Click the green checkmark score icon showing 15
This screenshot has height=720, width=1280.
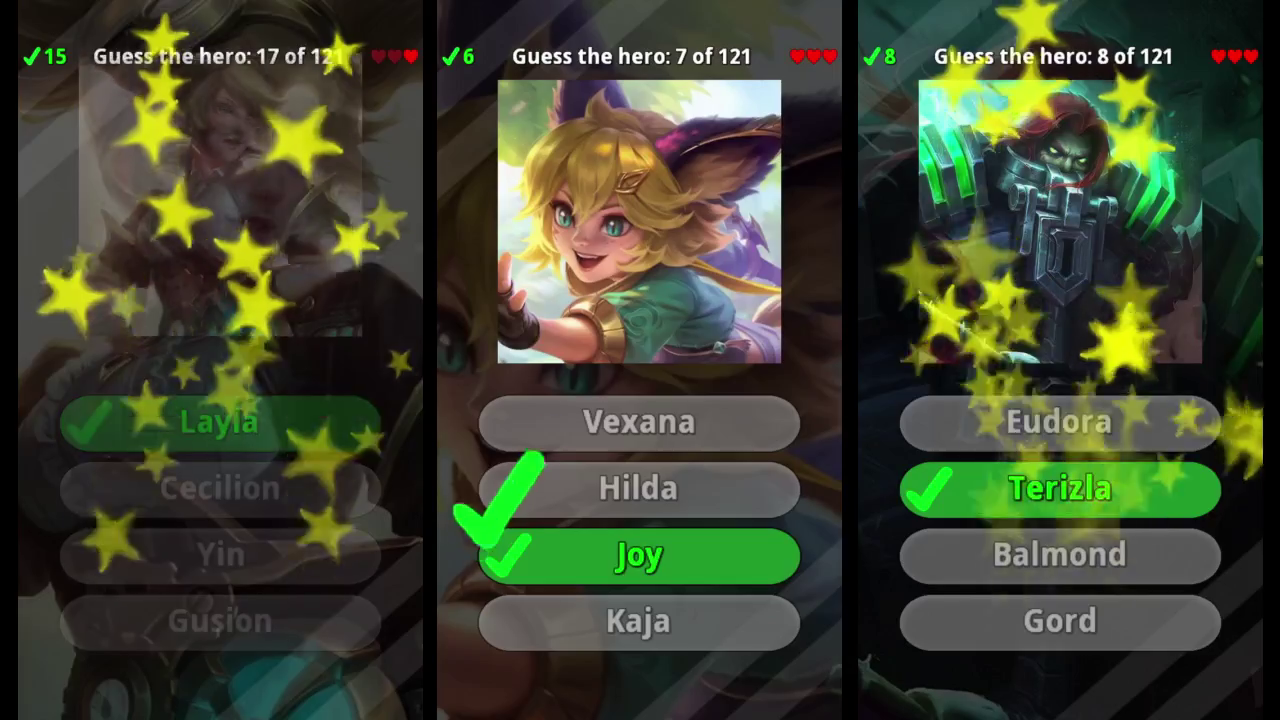(42, 56)
